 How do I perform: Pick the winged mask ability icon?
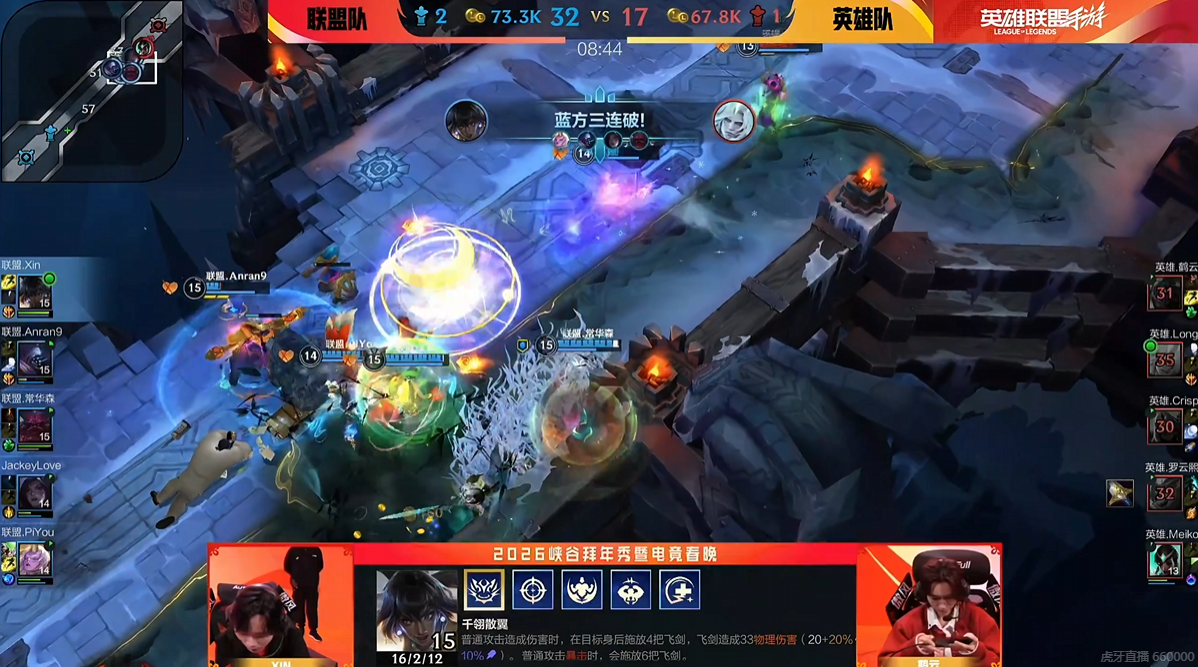tap(631, 590)
